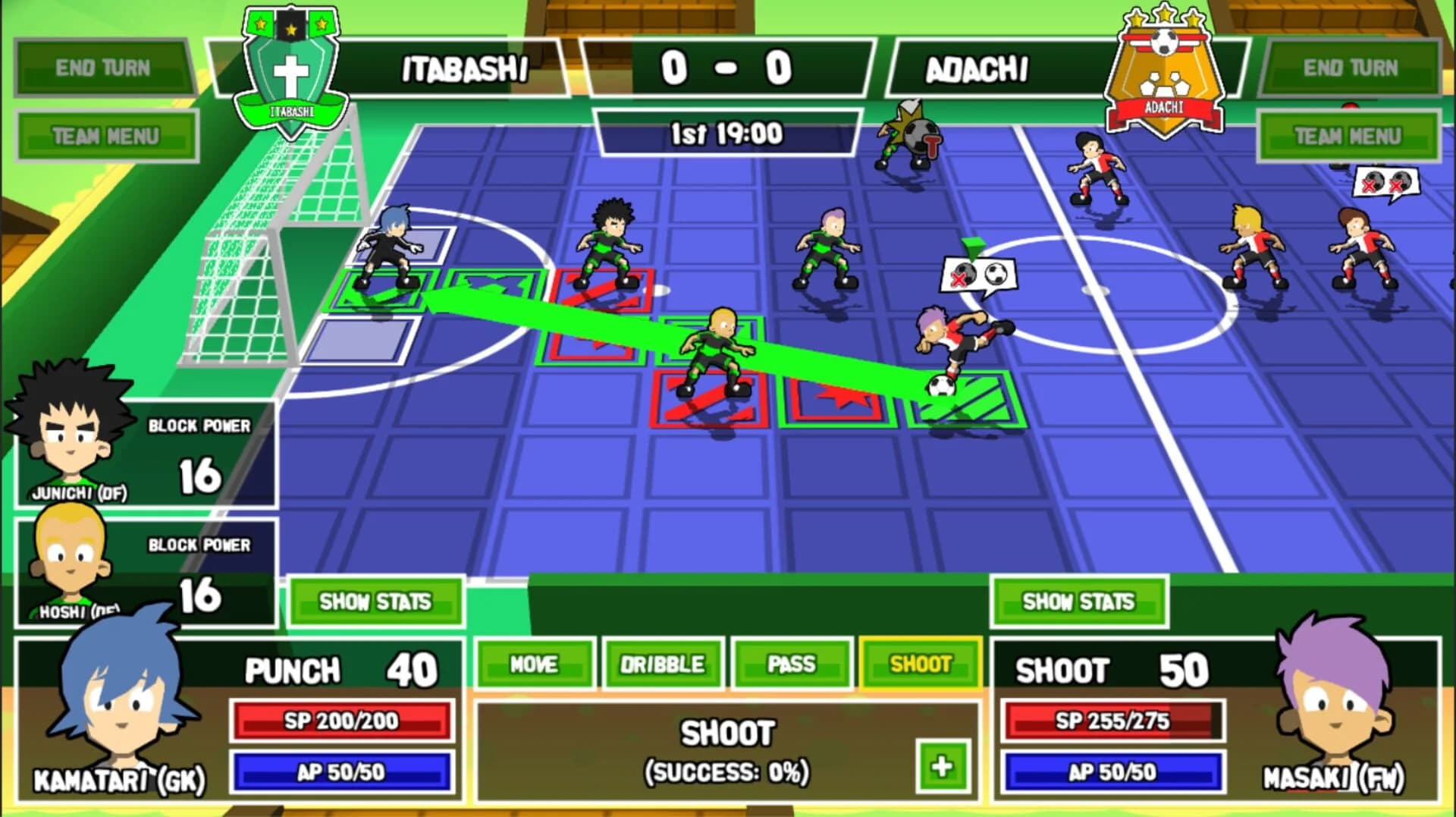This screenshot has width=1456, height=817.
Task: Select the SHOOT action
Action: click(x=920, y=661)
